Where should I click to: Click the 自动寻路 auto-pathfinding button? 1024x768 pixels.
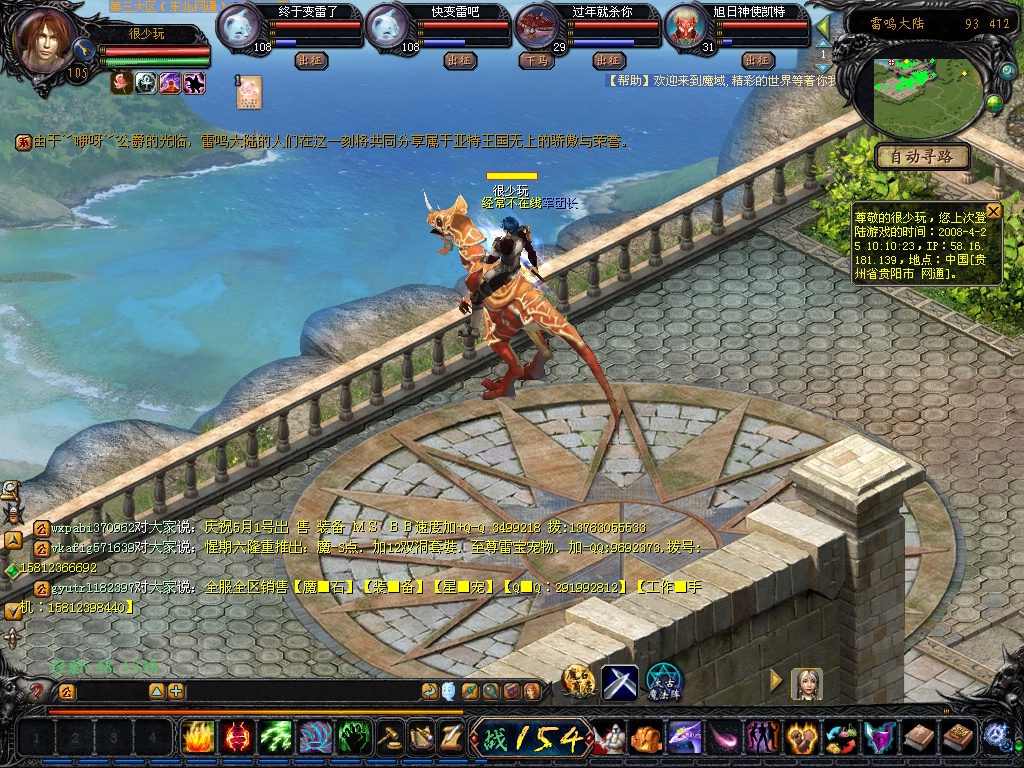[922, 157]
